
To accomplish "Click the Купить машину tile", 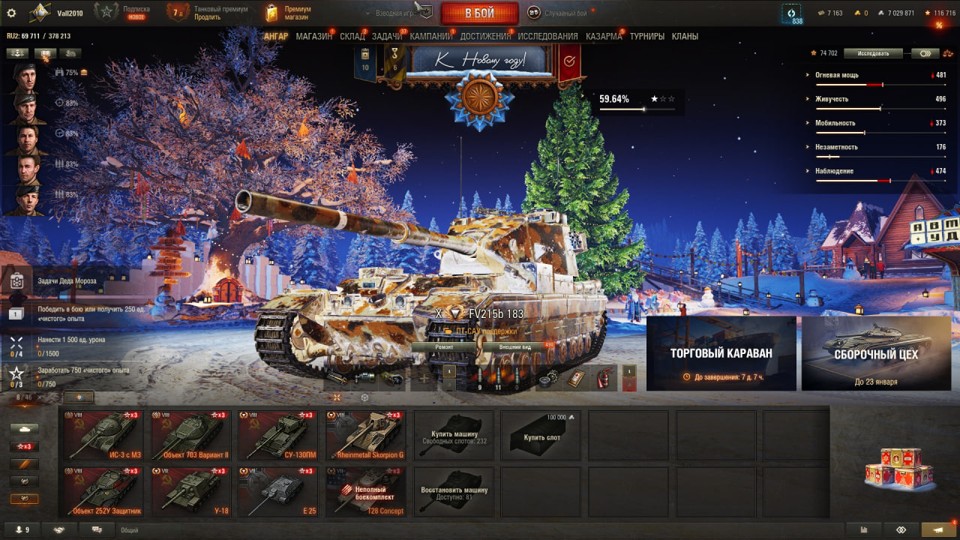I will click(453, 434).
